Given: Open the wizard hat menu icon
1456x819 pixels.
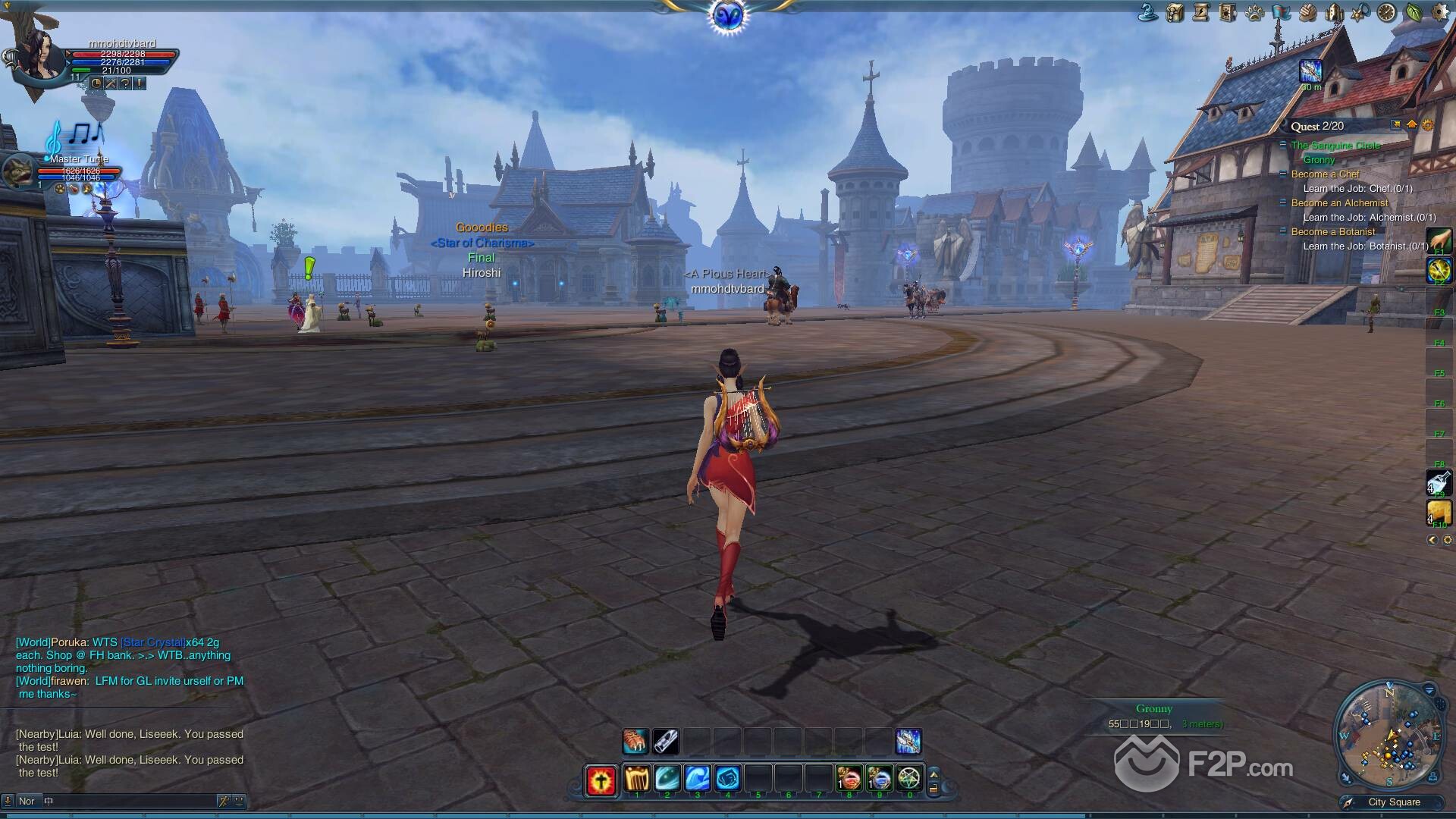Looking at the screenshot, I should (x=1148, y=12).
